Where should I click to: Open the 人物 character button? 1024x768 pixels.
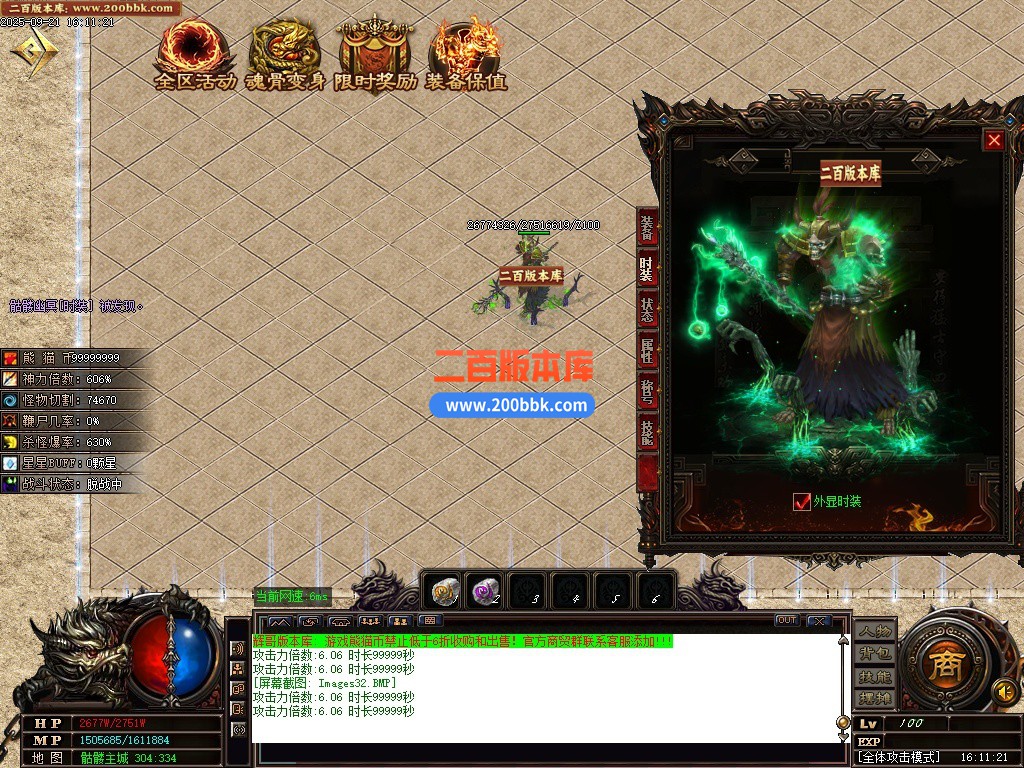(874, 632)
